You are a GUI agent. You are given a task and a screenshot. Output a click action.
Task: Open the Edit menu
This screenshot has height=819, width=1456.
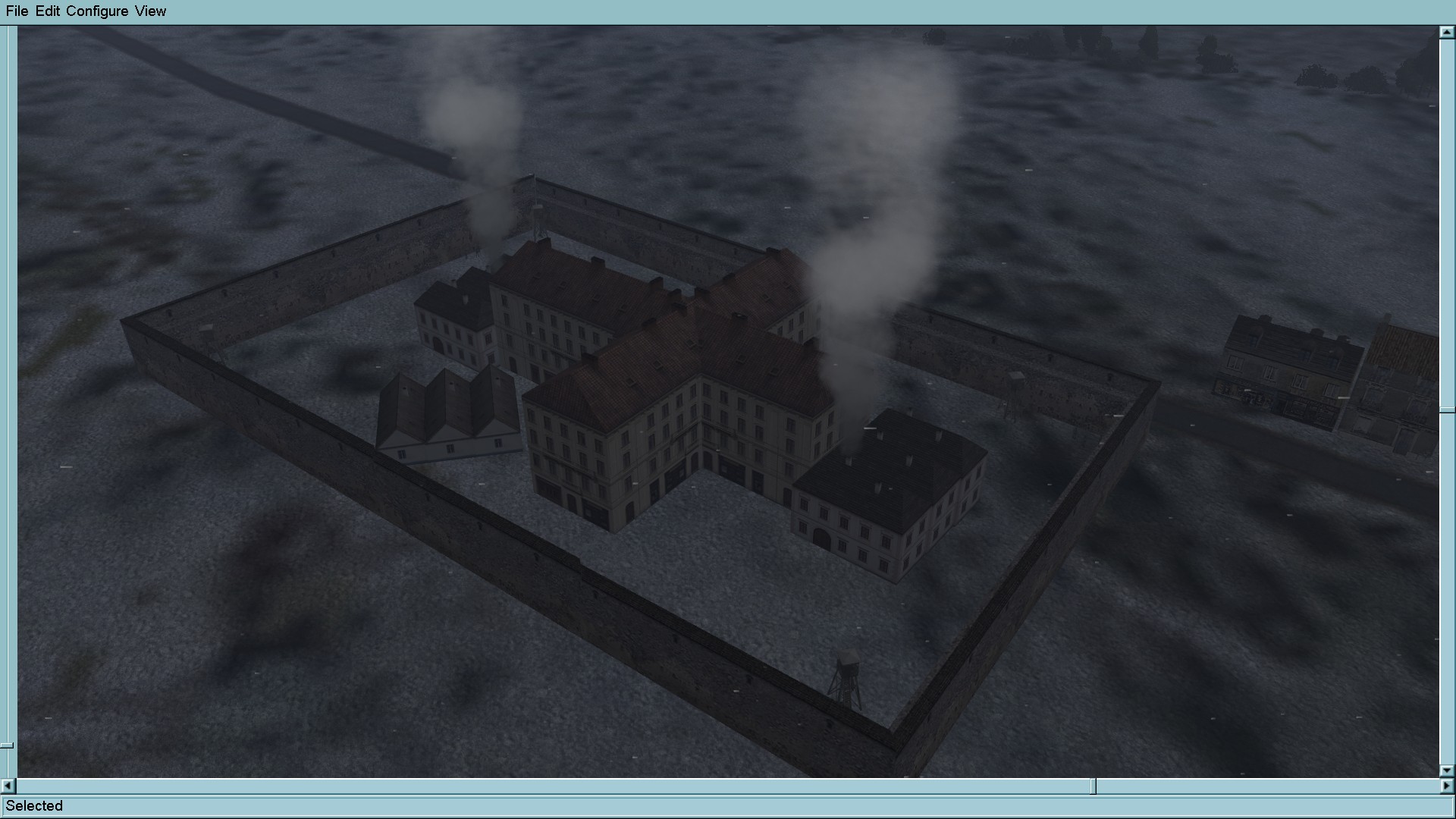(47, 11)
